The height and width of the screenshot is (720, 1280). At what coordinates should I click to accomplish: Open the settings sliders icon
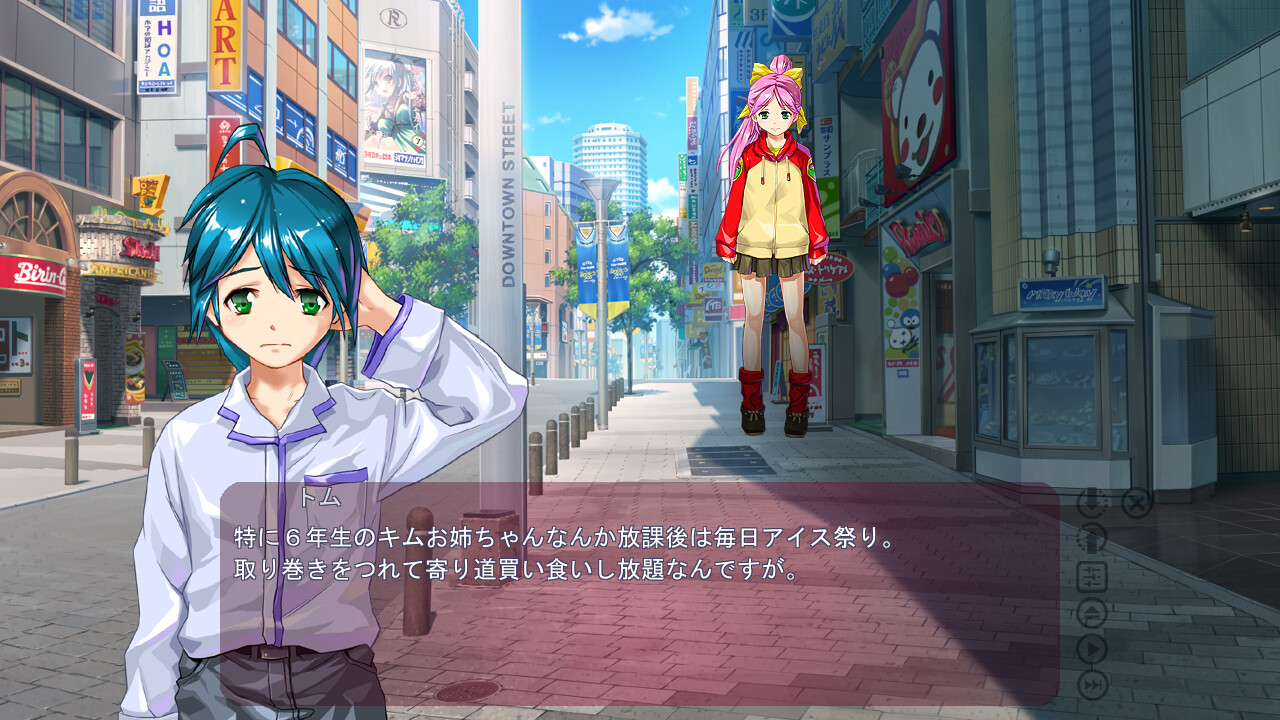tap(1092, 576)
